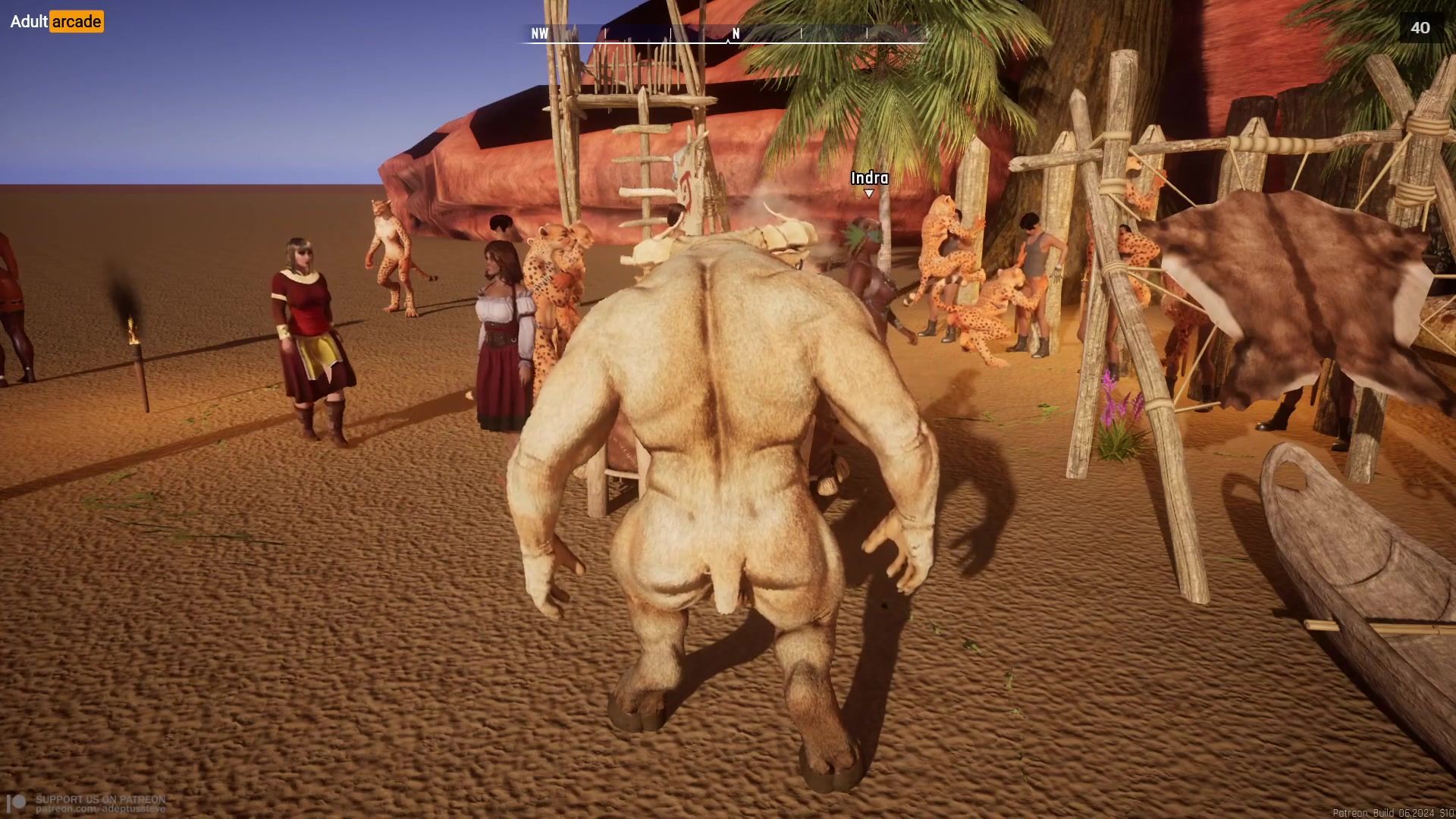Open the Support Us on Patreon link
The image size is (1456, 819).
(x=99, y=804)
